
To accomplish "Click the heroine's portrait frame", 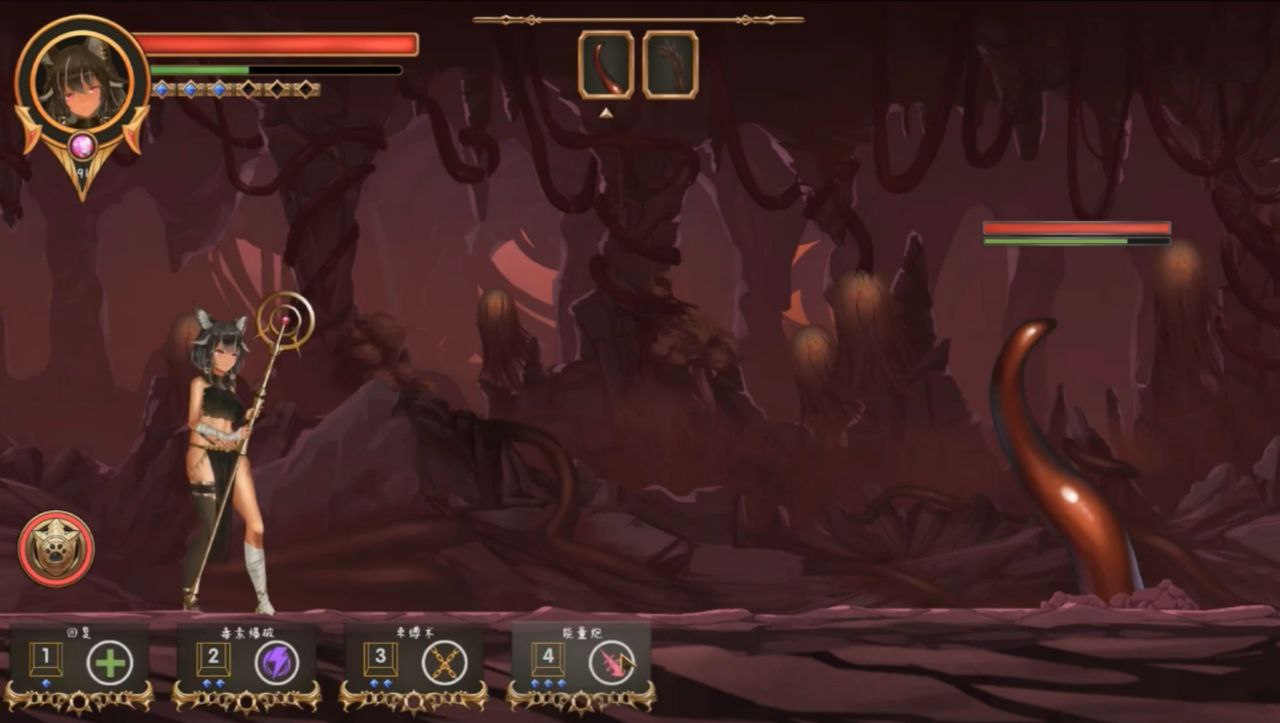I will (x=82, y=83).
